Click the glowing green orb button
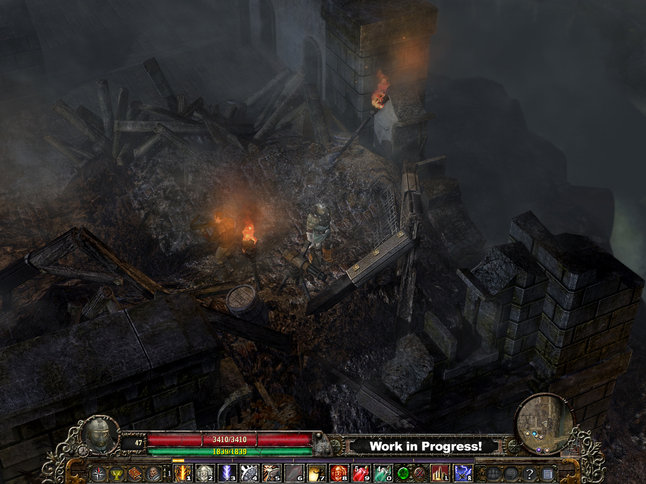Screen dimensions: 646x484 403,473
